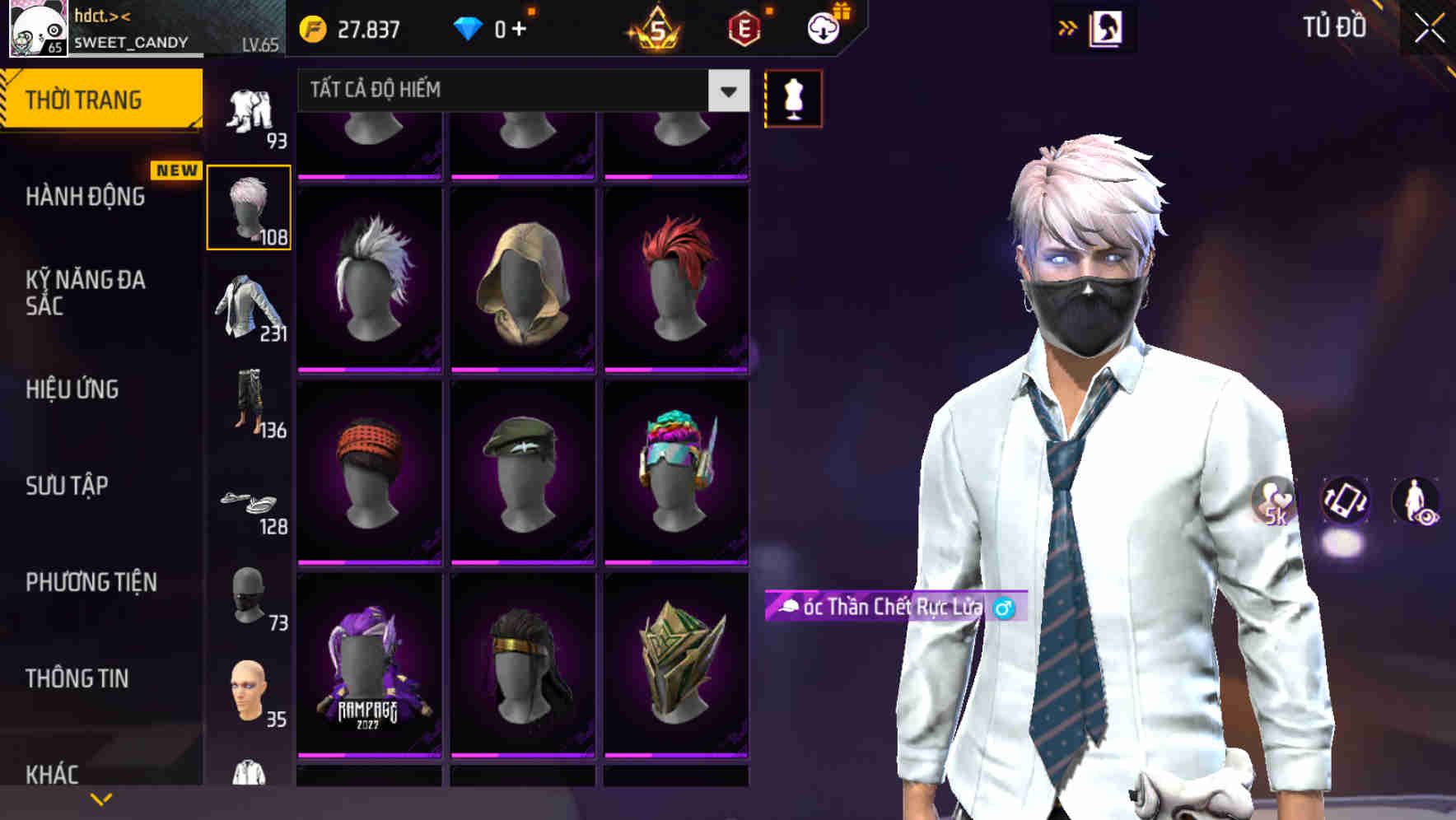The width and height of the screenshot is (1456, 820).
Task: Select the hair category icon showing 108 items
Action: [249, 206]
